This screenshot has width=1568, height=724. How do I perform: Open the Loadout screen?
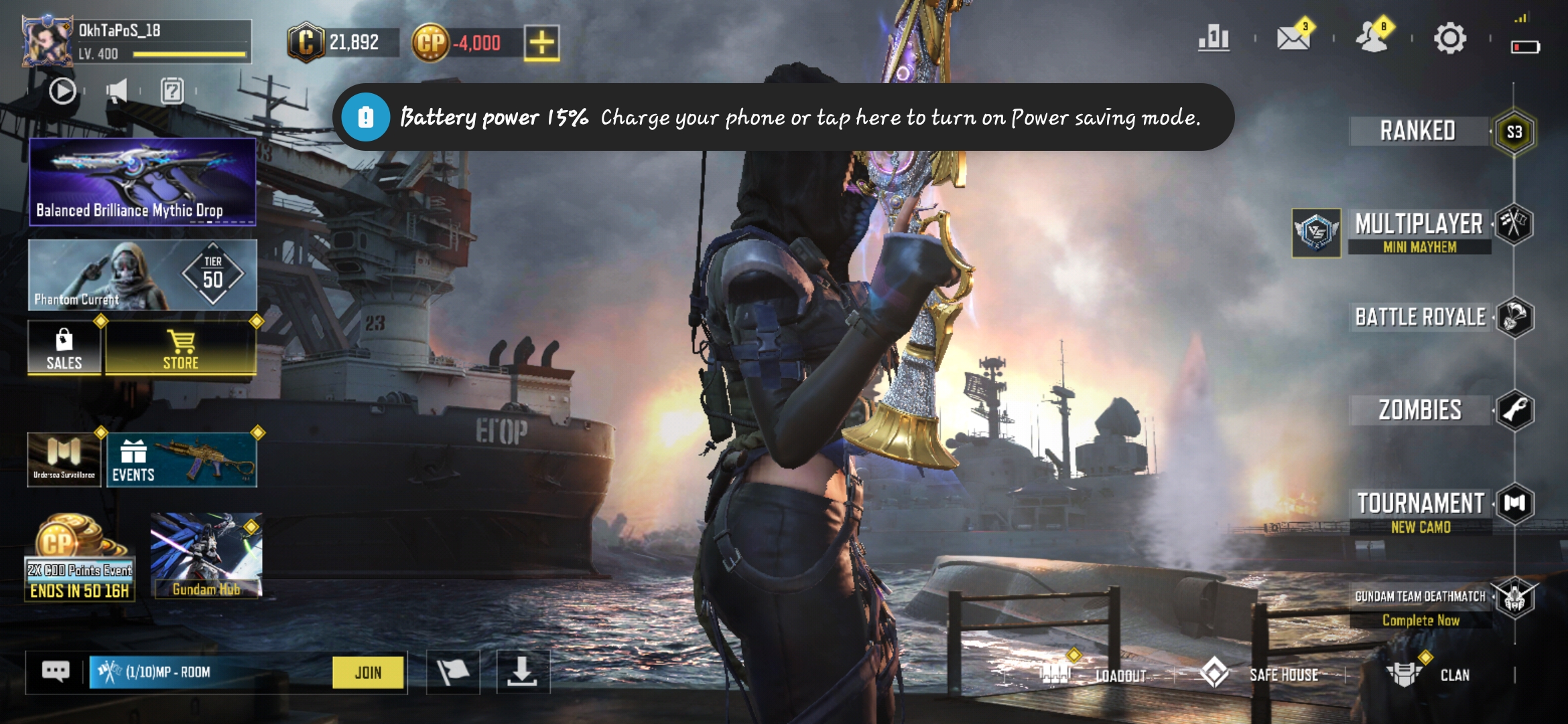click(x=1106, y=674)
